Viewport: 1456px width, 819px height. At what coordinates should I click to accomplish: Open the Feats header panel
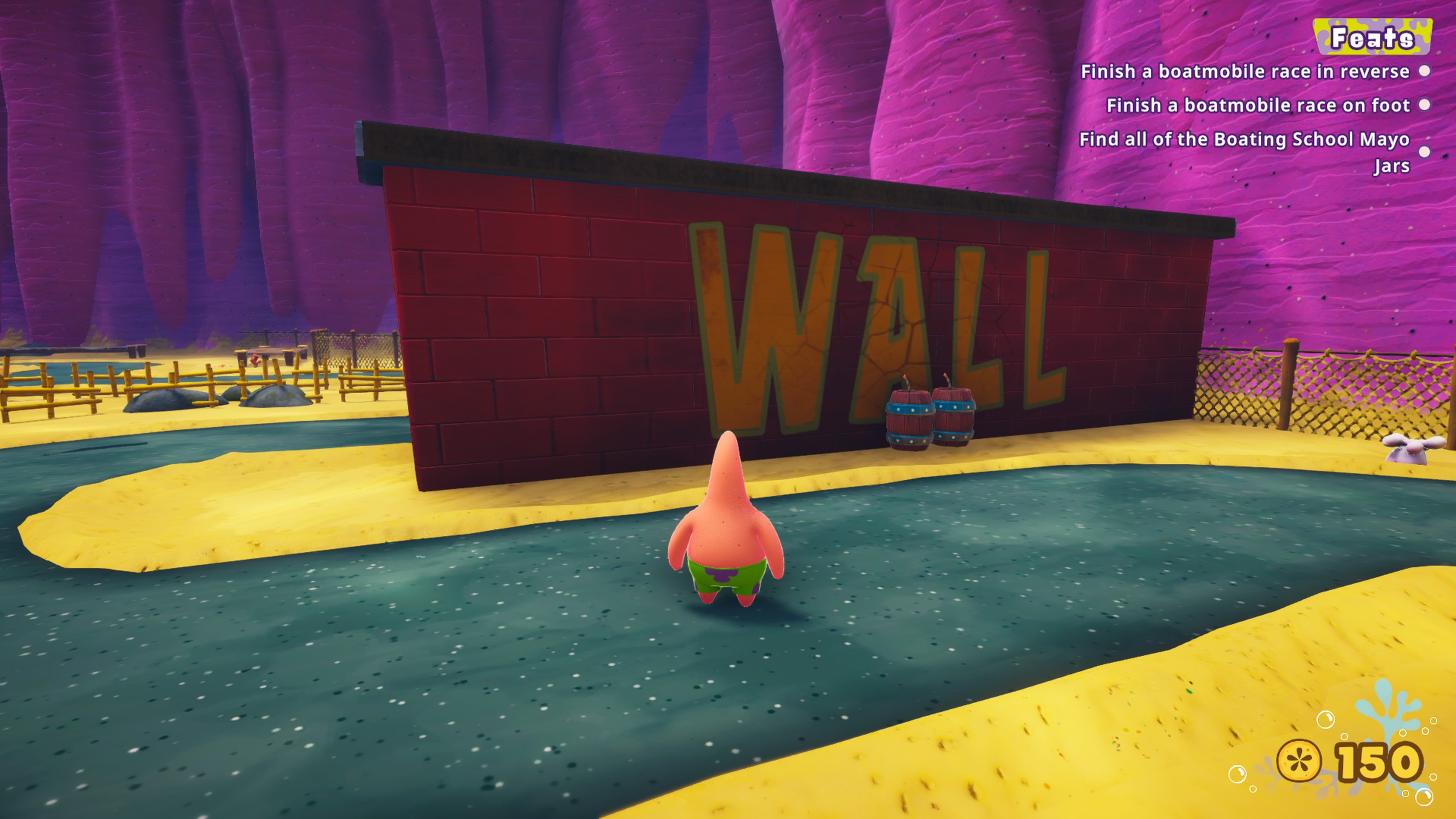1372,37
